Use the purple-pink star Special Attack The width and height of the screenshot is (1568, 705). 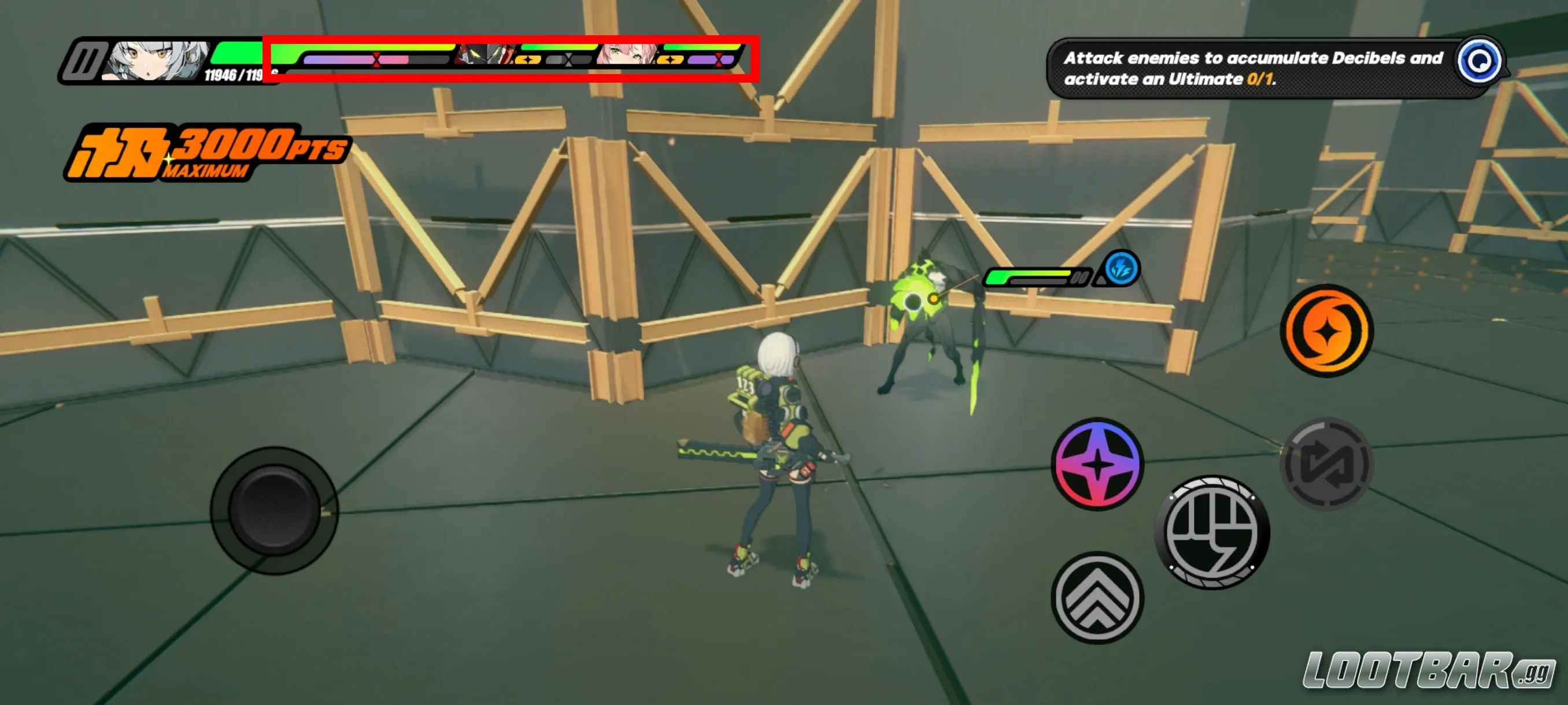point(1097,463)
